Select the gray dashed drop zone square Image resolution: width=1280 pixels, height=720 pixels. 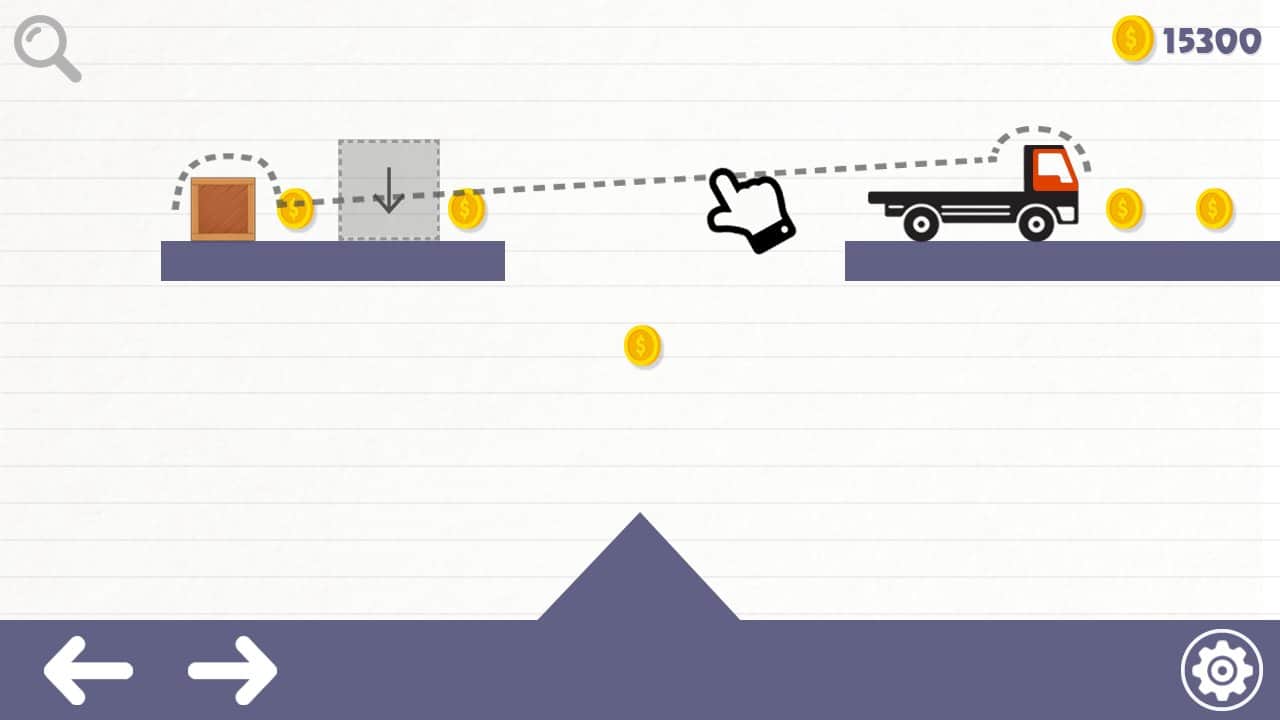(x=388, y=190)
